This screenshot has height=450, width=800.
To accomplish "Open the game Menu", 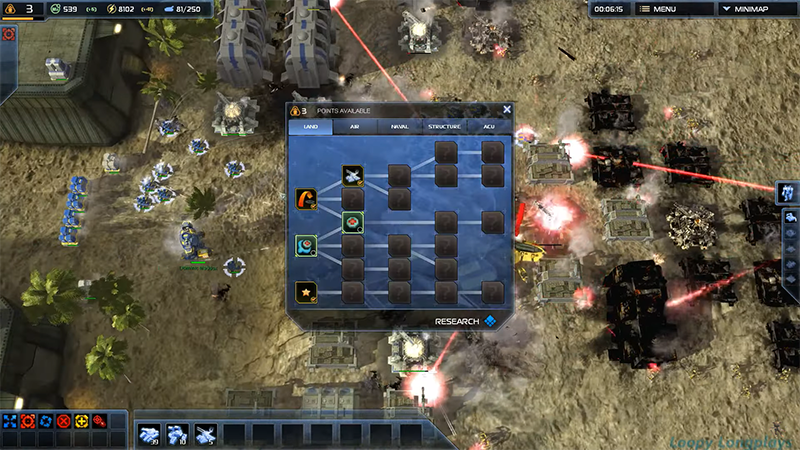I will [x=658, y=9].
